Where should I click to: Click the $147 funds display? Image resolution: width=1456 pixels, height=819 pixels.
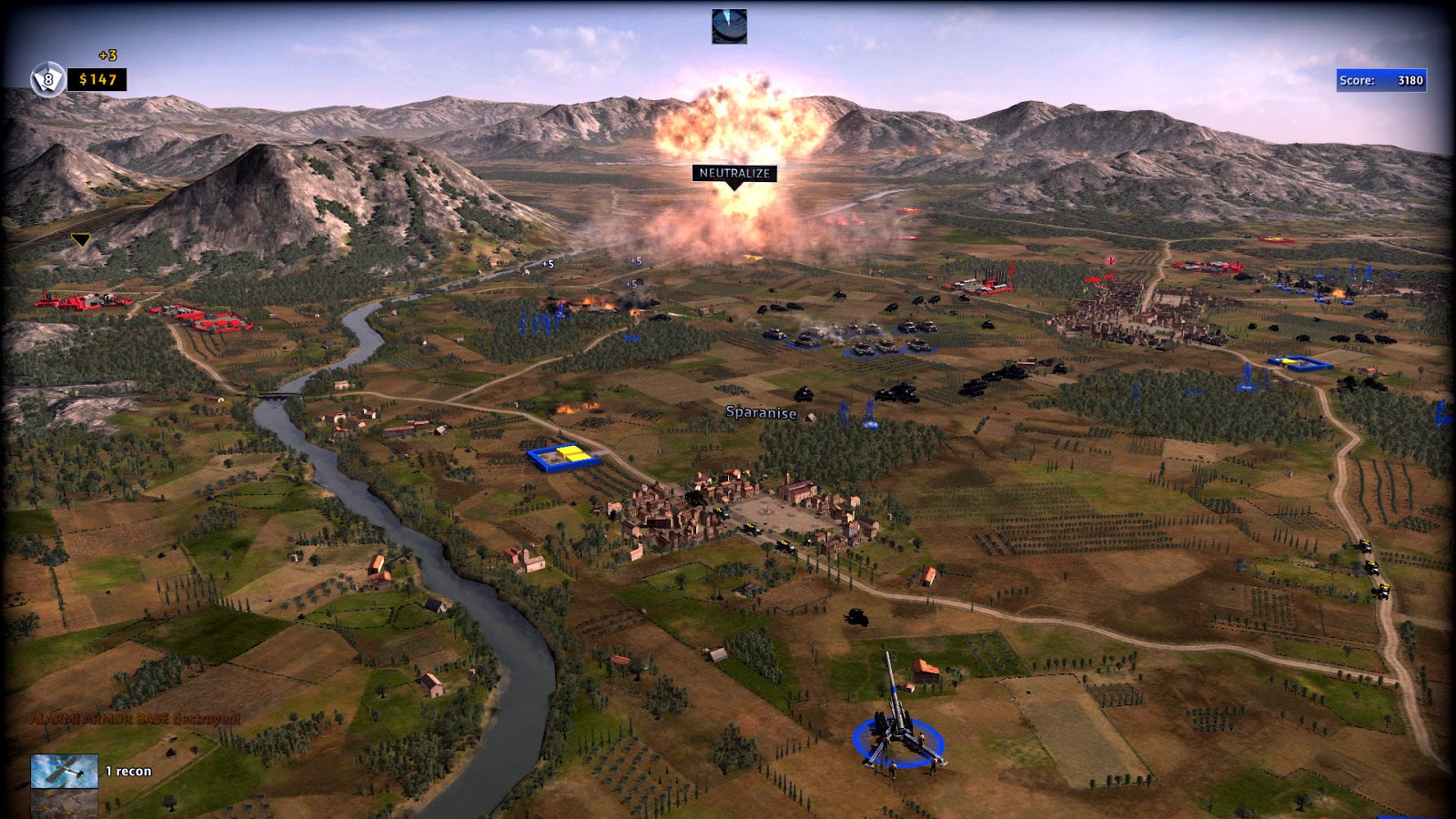click(96, 80)
